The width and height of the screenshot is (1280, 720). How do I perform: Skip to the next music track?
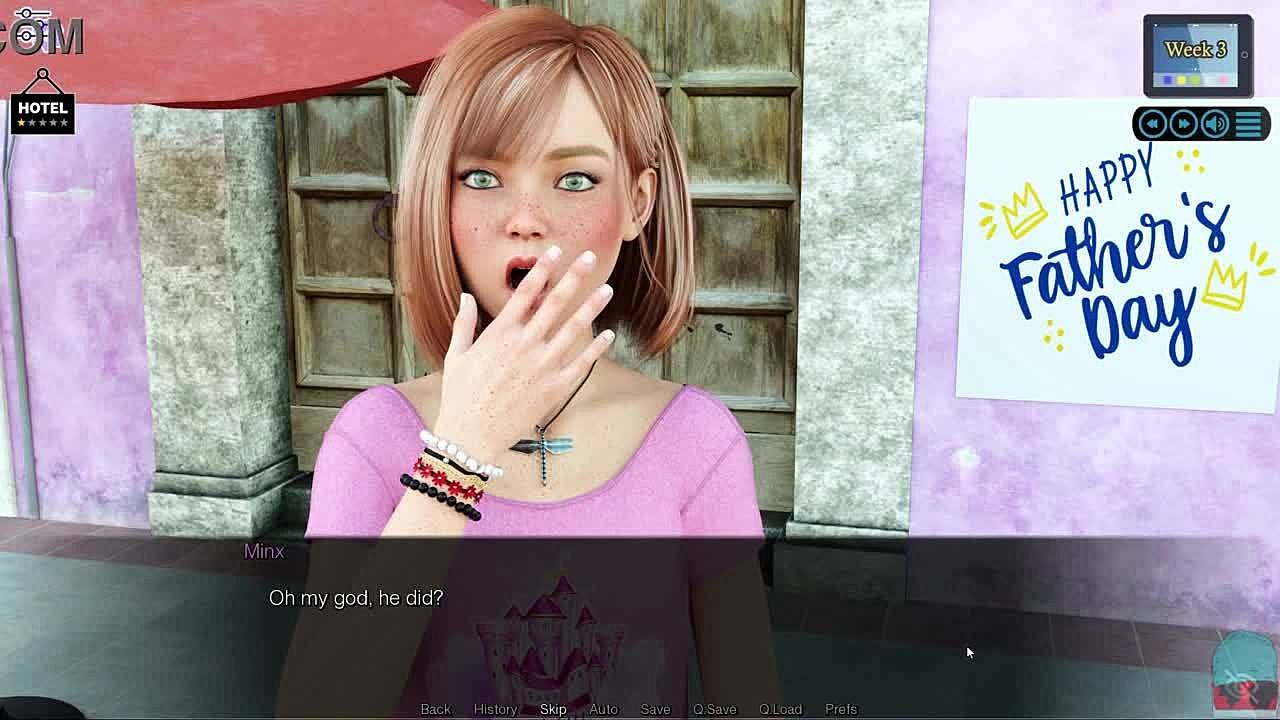tap(1183, 124)
